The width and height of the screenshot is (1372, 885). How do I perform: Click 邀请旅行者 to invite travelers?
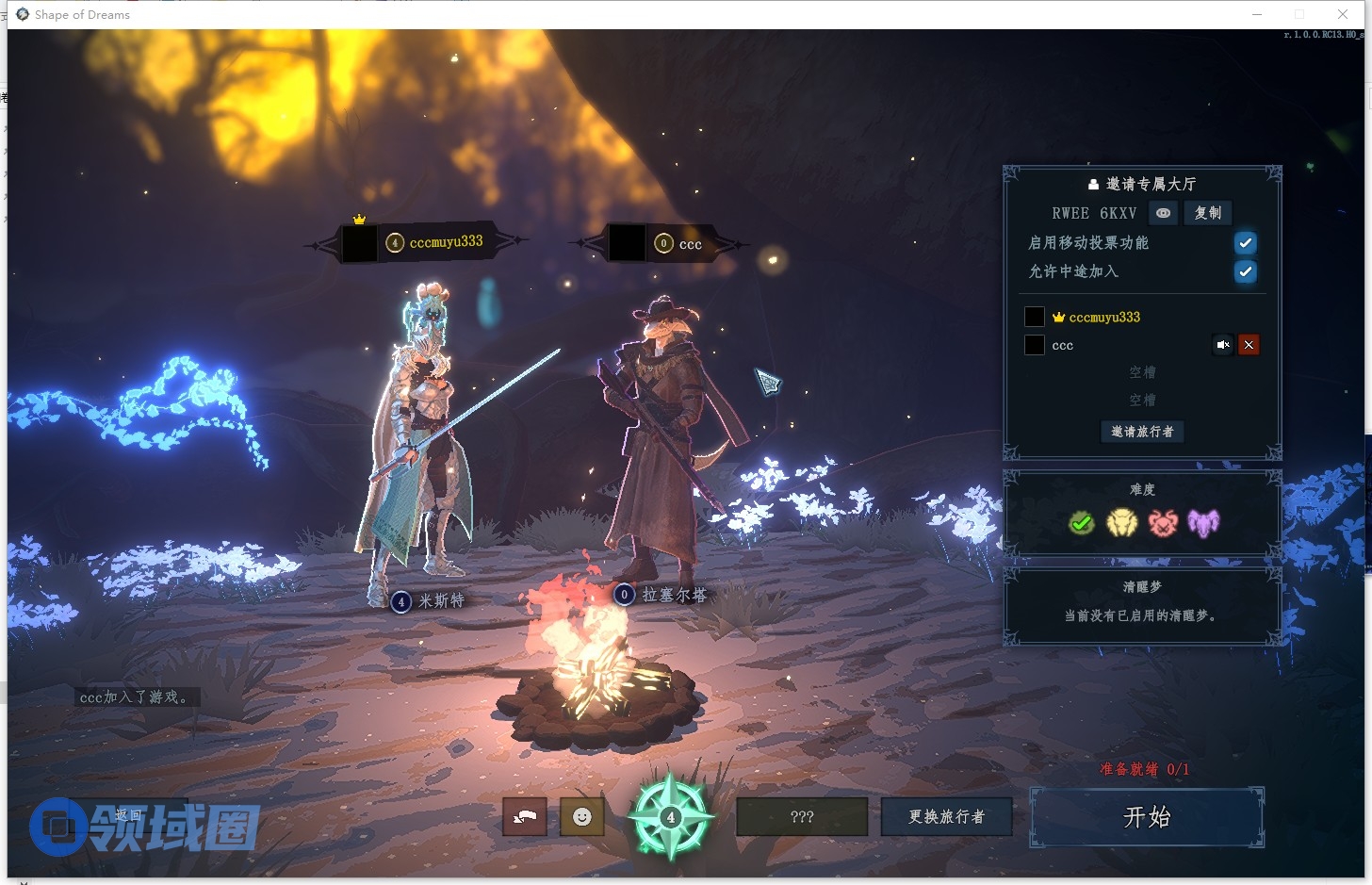(x=1142, y=432)
